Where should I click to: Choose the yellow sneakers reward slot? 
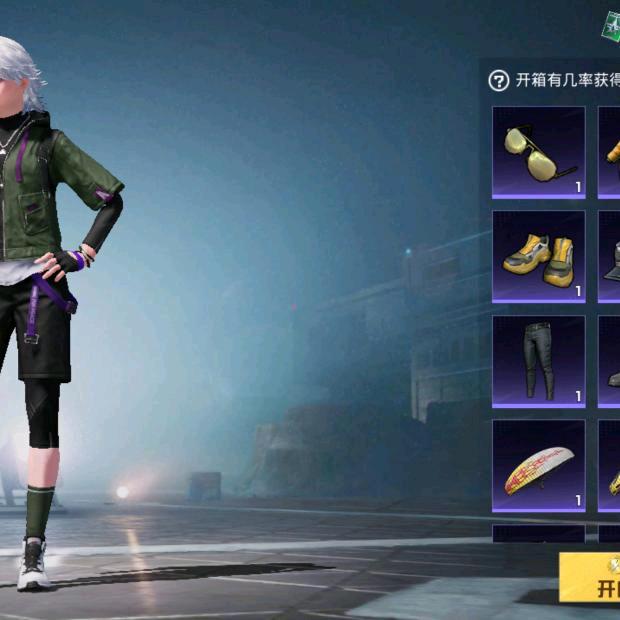click(538, 256)
